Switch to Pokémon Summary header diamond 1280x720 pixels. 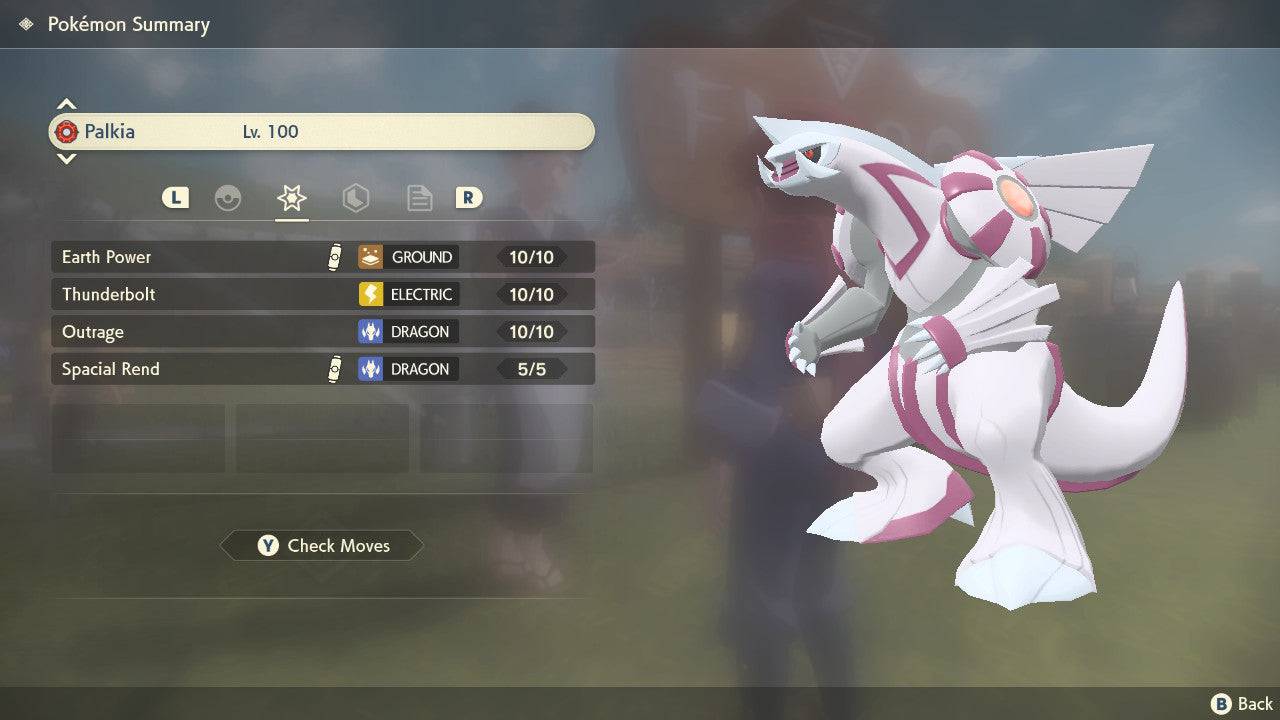pos(25,24)
